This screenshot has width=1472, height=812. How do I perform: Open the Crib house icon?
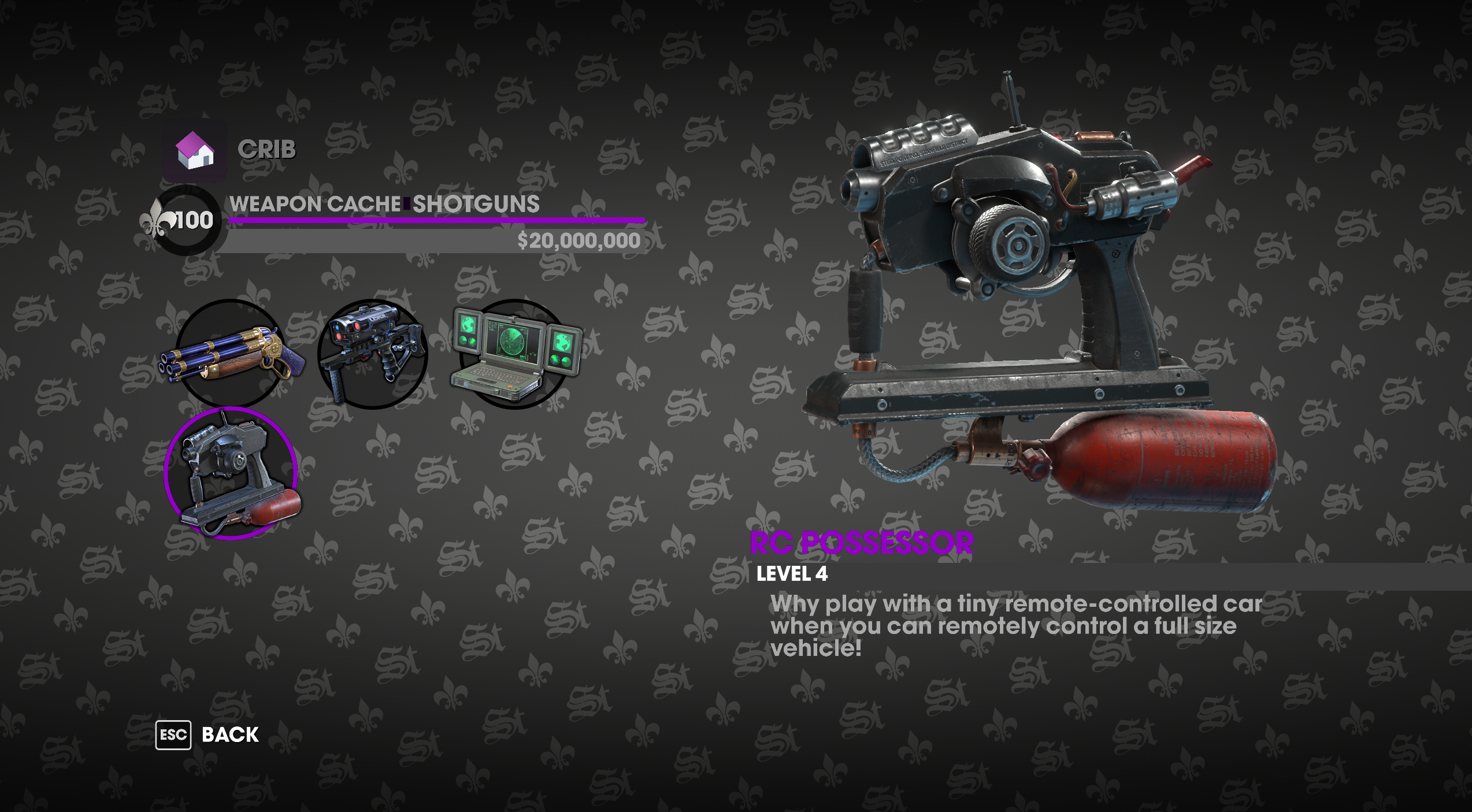pyautogui.click(x=195, y=151)
